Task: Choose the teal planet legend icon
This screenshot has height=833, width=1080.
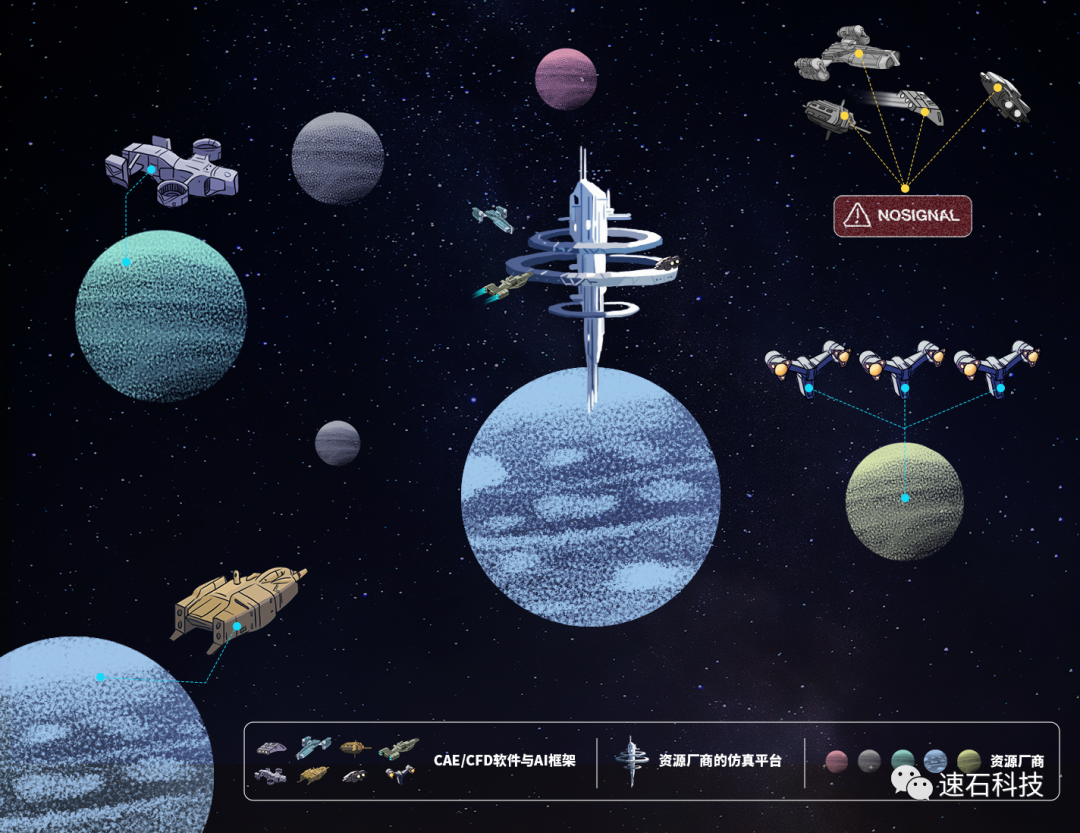Action: (x=903, y=761)
